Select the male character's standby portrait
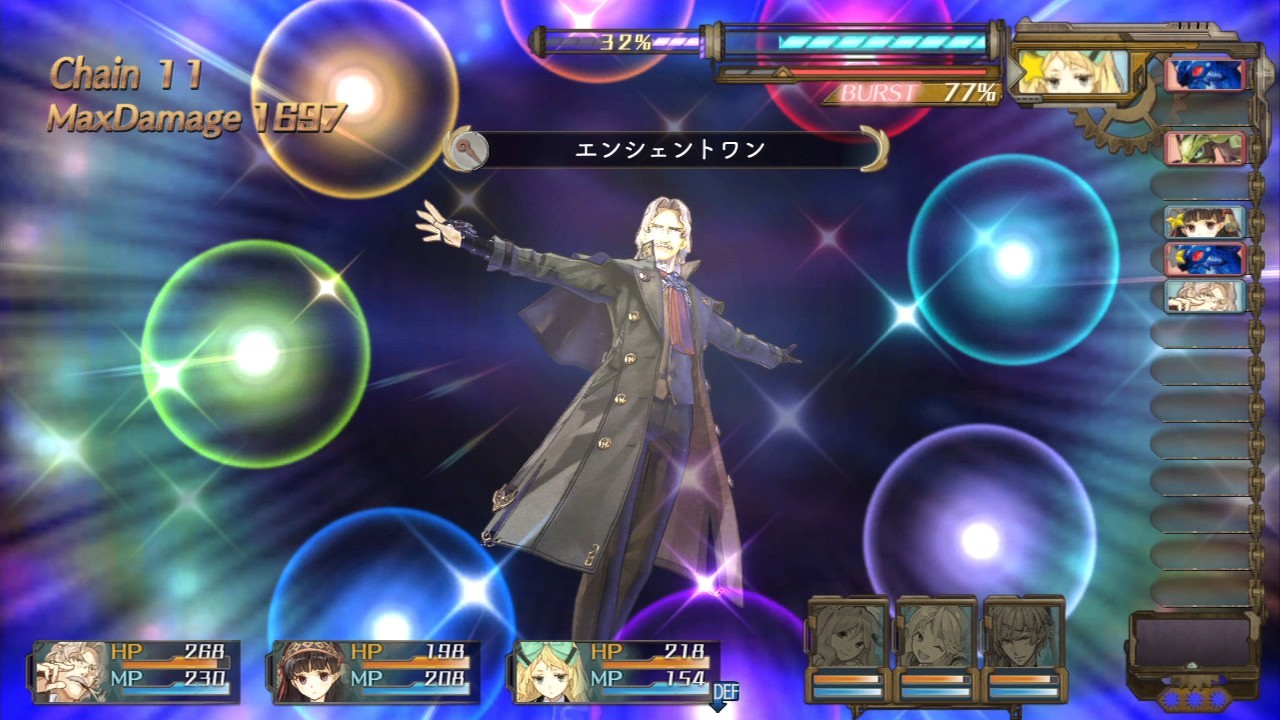This screenshot has height=720, width=1280. 1022,633
